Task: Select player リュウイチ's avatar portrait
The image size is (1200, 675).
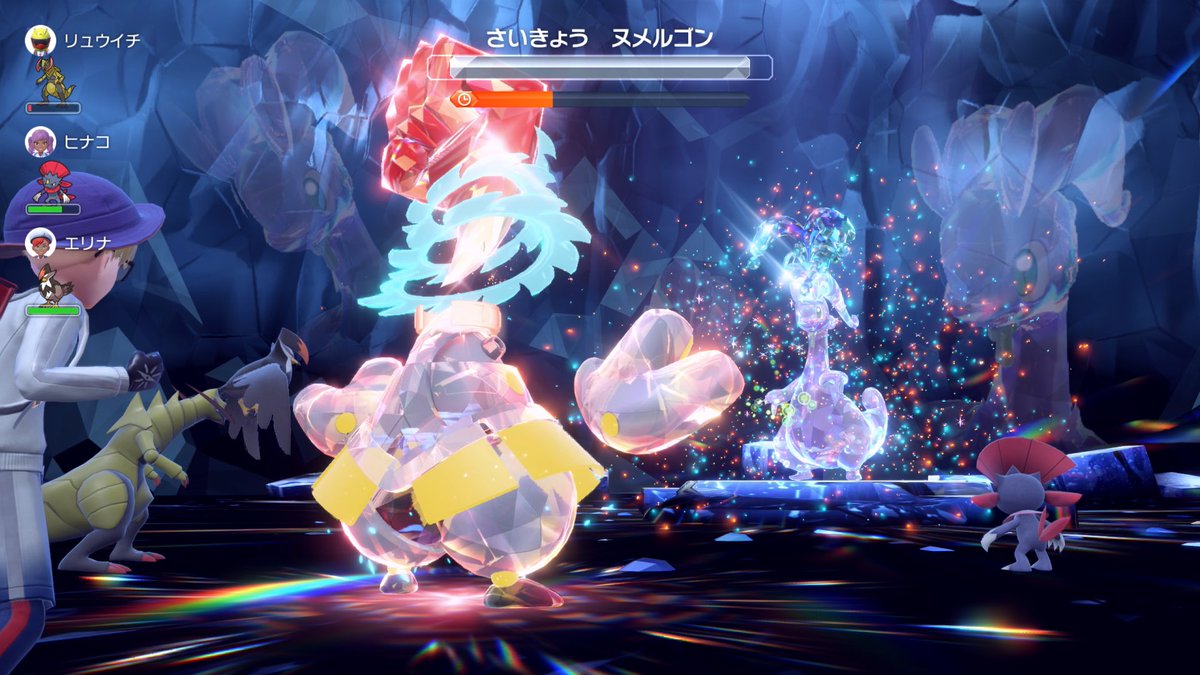Action: coord(40,40)
